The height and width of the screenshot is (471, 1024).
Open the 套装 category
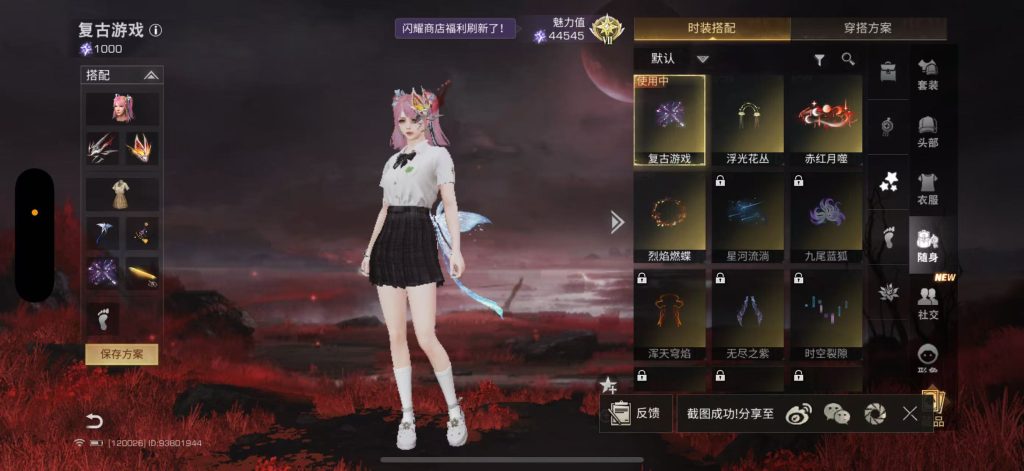(x=927, y=73)
